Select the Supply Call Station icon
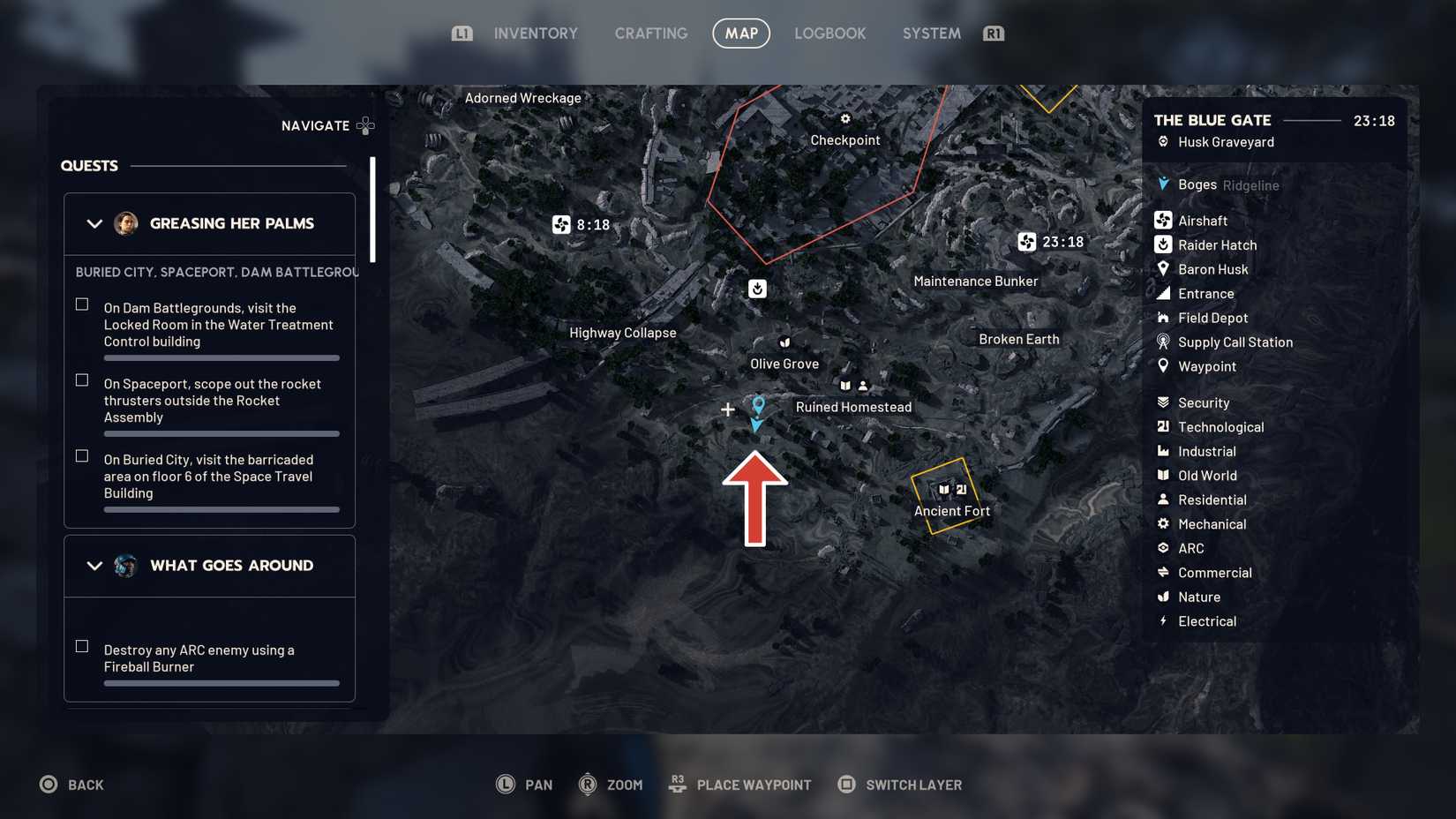The width and height of the screenshot is (1456, 819). [x=1162, y=342]
